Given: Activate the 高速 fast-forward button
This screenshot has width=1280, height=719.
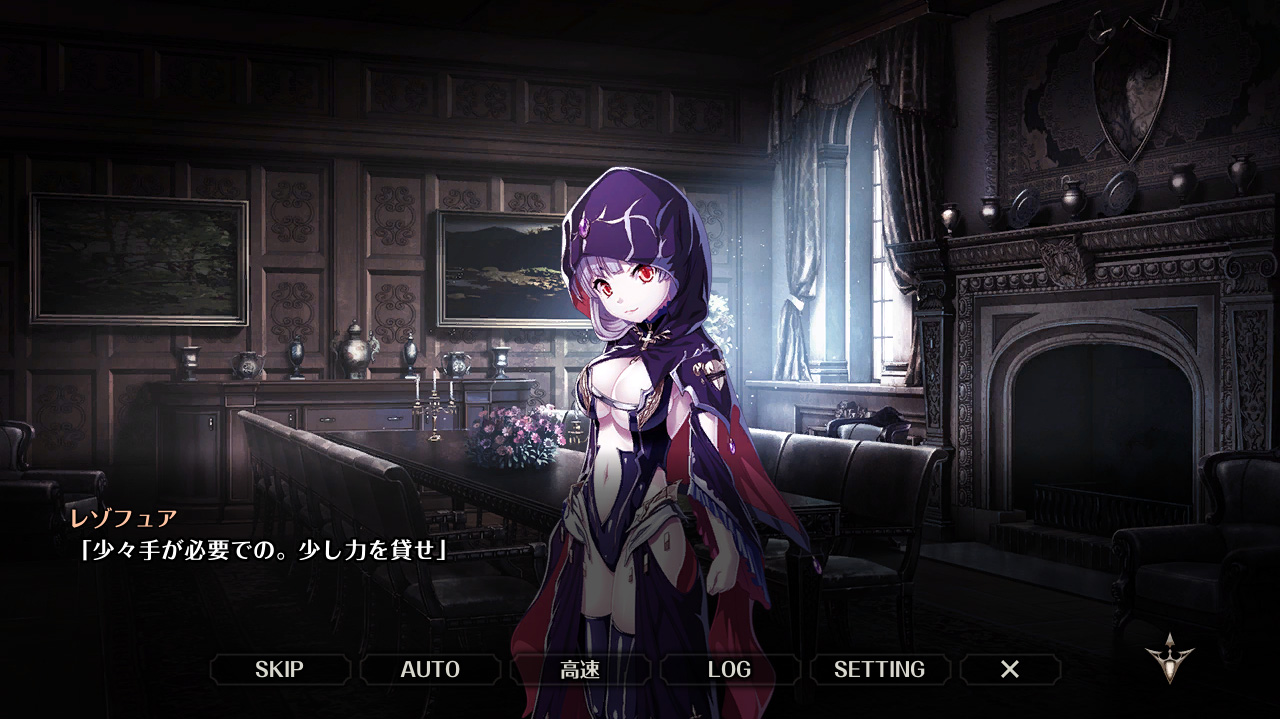Looking at the screenshot, I should tap(580, 669).
